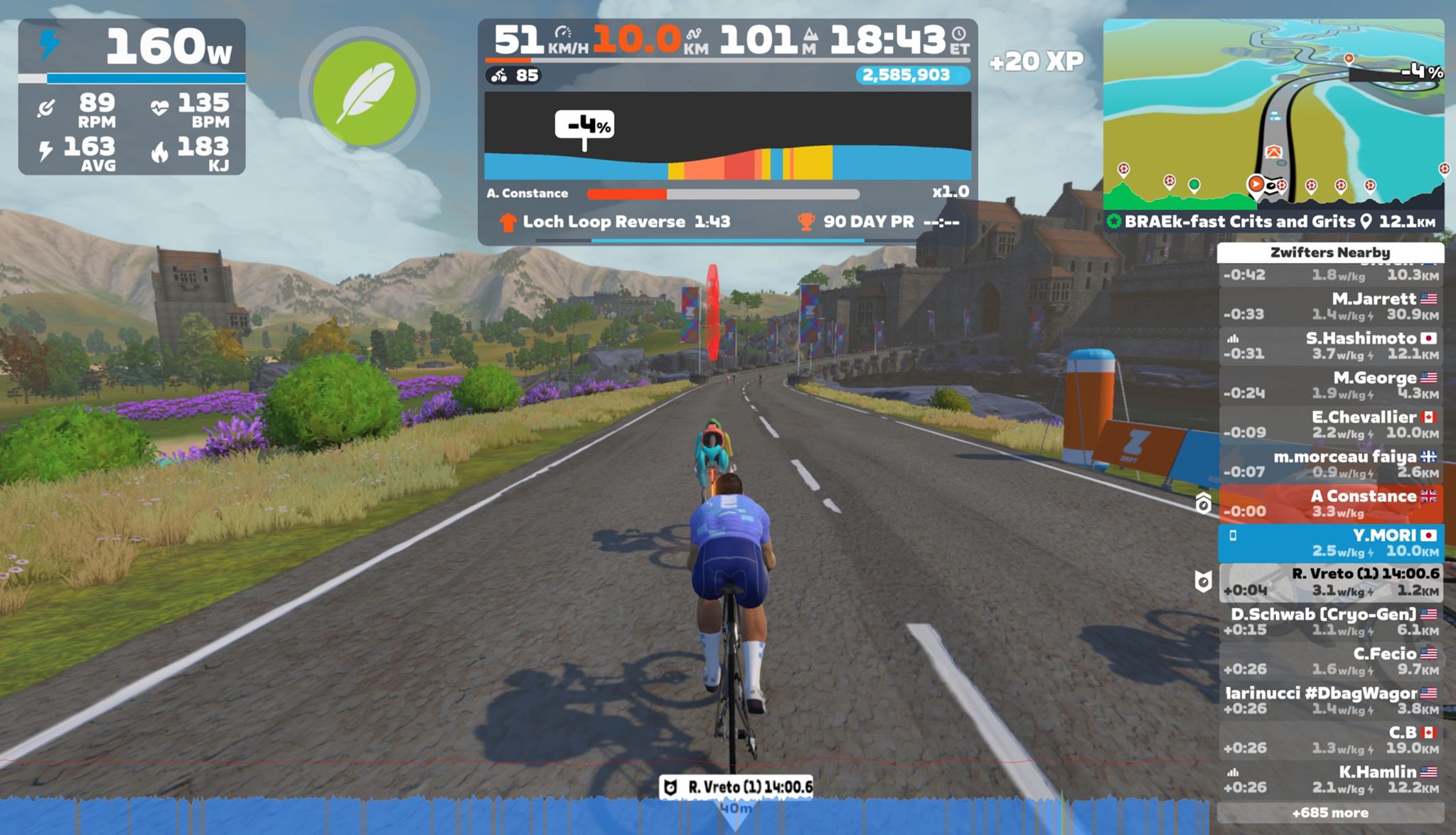Viewport: 1456px width, 835px height.
Task: Pick m.morceau faiya in rider list
Action: (1330, 464)
